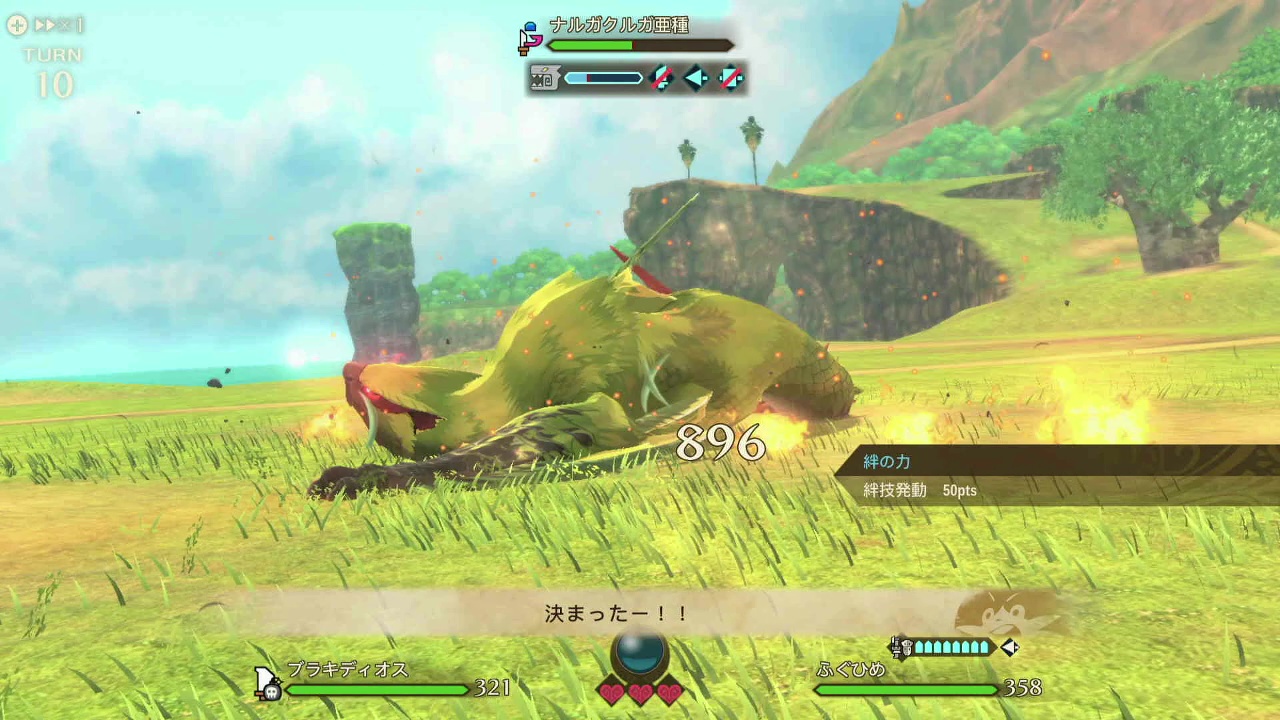The image size is (1280, 720).
Task: Select the ブラキディオス monstie icon
Action: pos(268,684)
